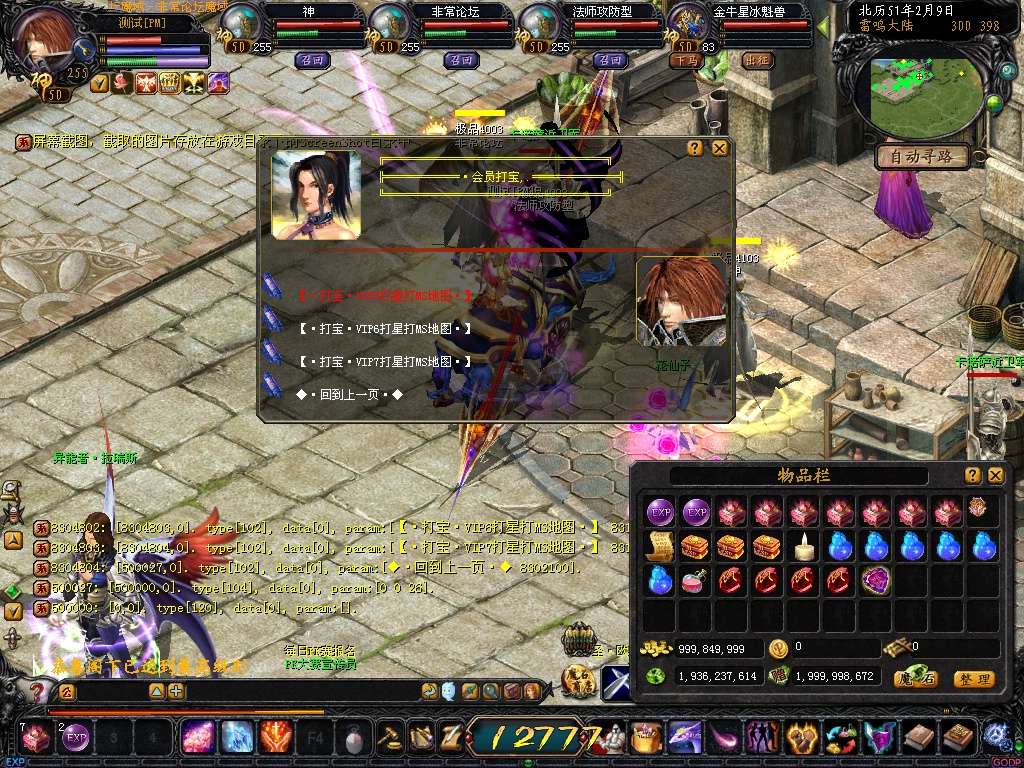Click the 整理 sort button in inventory

pyautogui.click(x=973, y=679)
